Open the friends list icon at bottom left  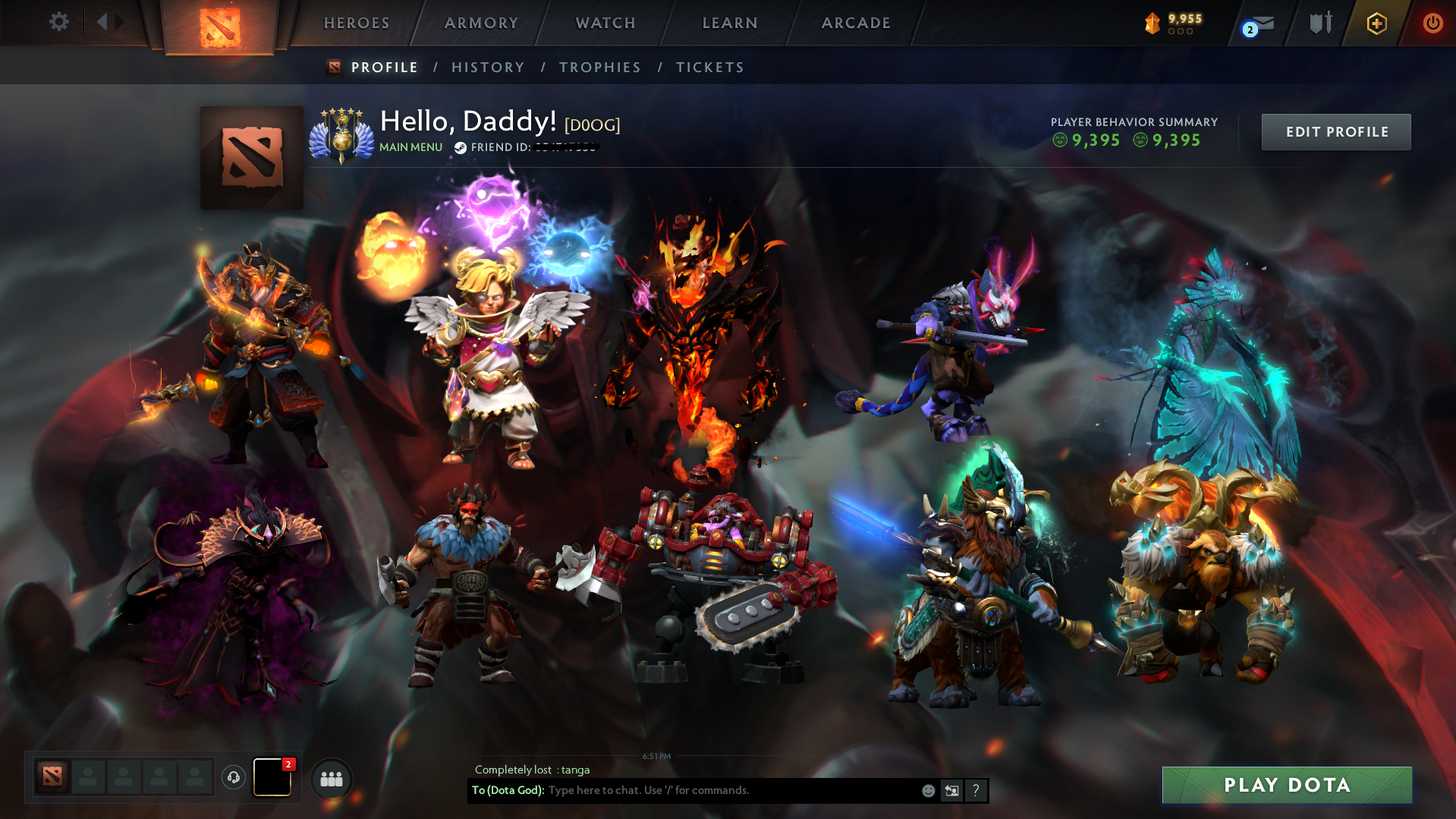pos(332,778)
